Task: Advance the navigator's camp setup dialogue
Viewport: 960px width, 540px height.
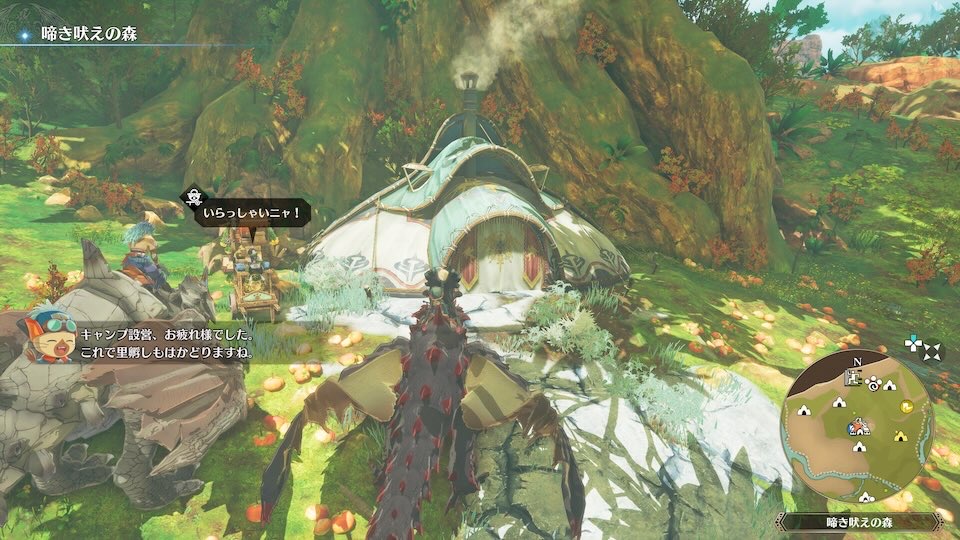Action: coord(170,340)
